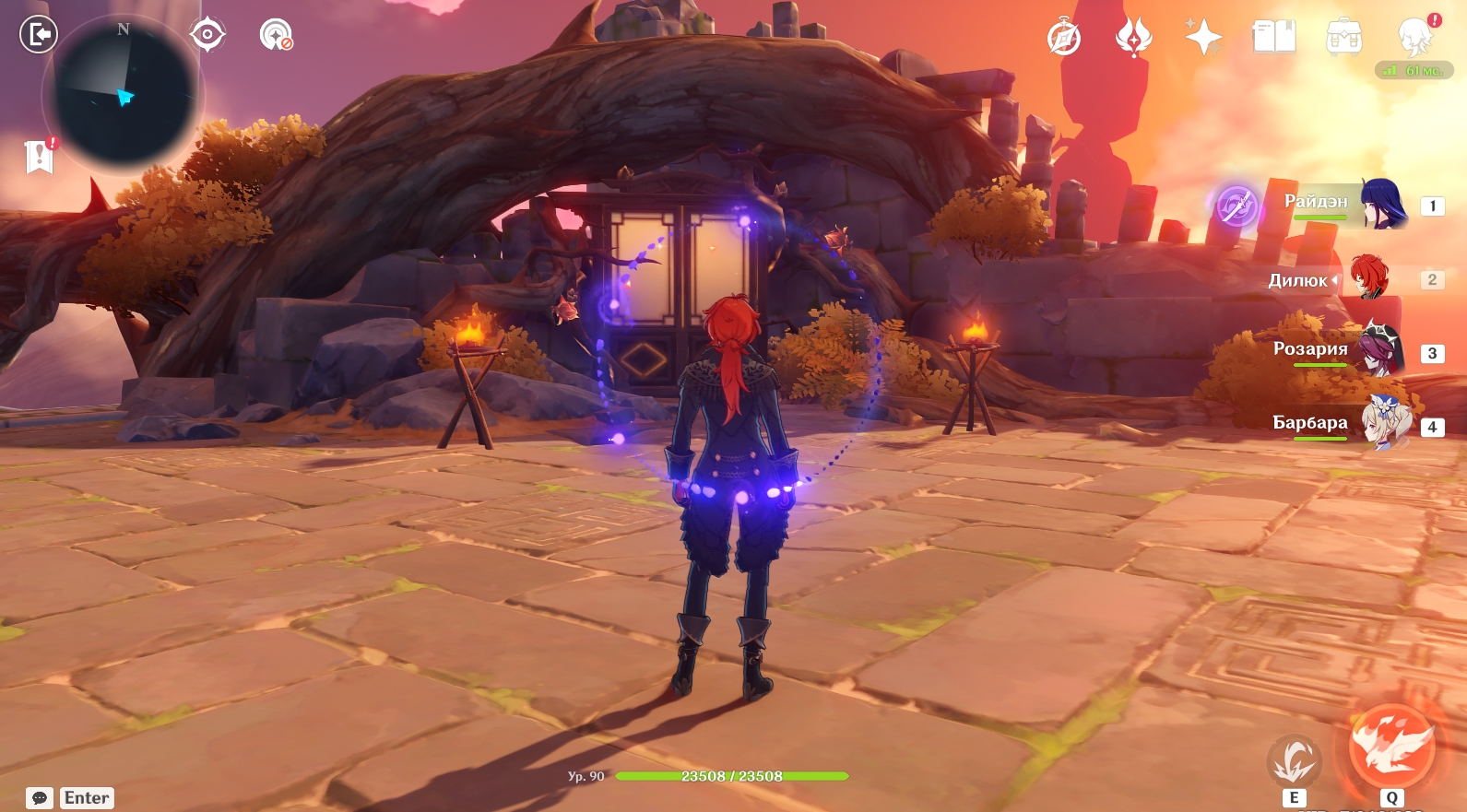Click the exit door icon

tap(39, 35)
